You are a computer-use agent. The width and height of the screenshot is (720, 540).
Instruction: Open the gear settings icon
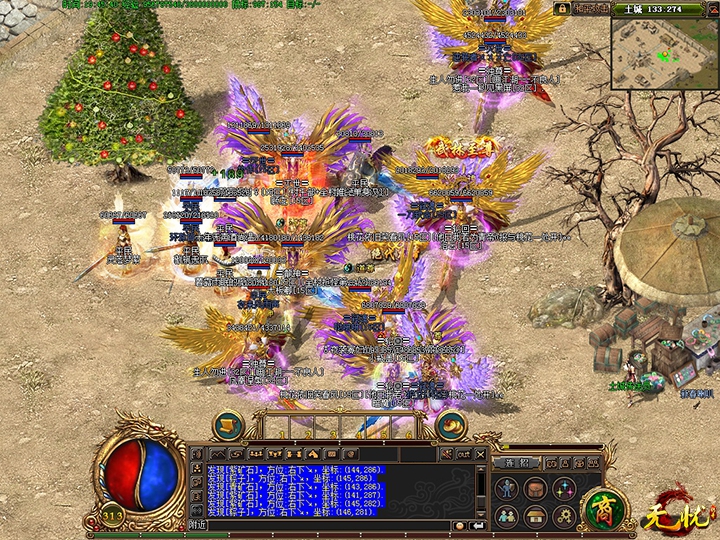coord(564,516)
